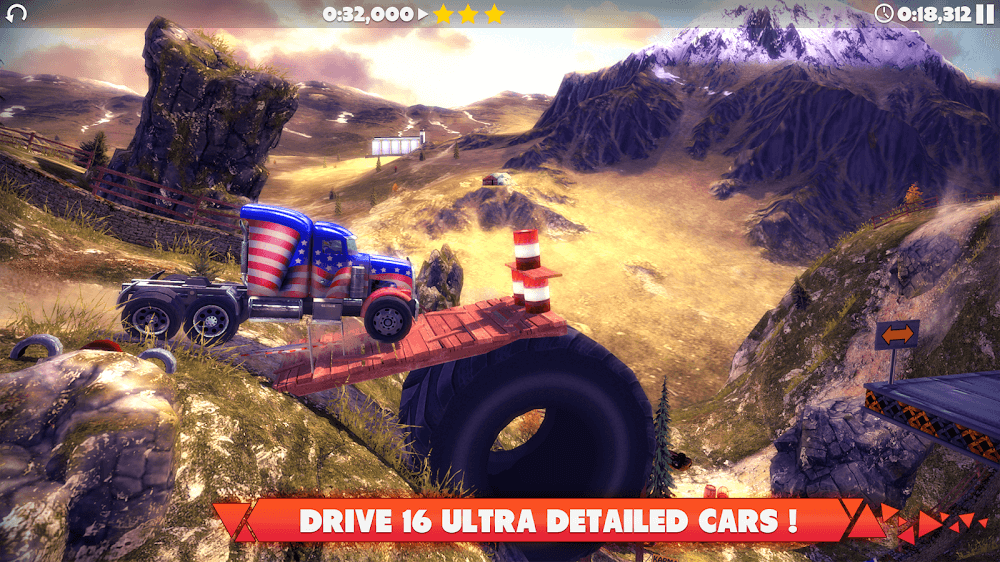Restart the level using the circular arrow icon

16,13
